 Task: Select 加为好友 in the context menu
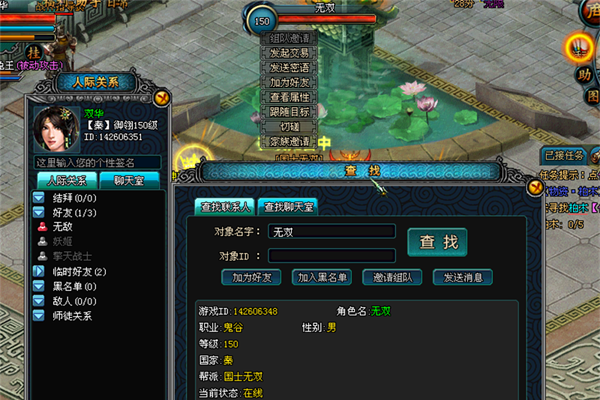click(x=290, y=82)
